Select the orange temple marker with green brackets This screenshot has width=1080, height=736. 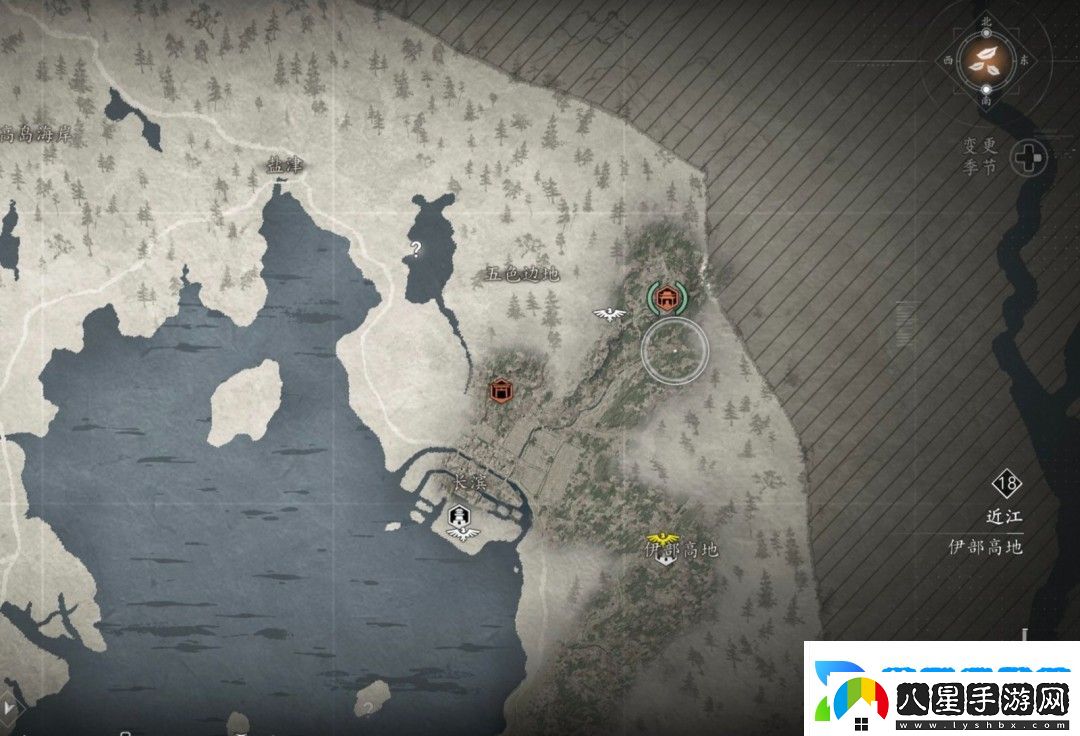[665, 297]
